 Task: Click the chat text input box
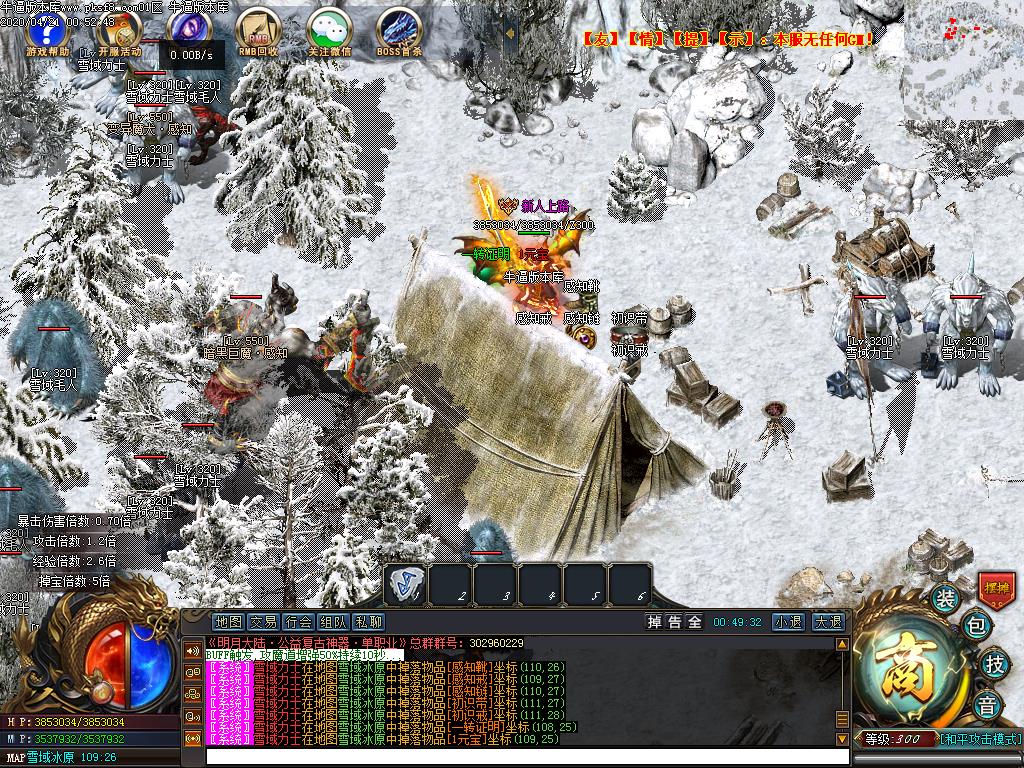pyautogui.click(x=520, y=757)
